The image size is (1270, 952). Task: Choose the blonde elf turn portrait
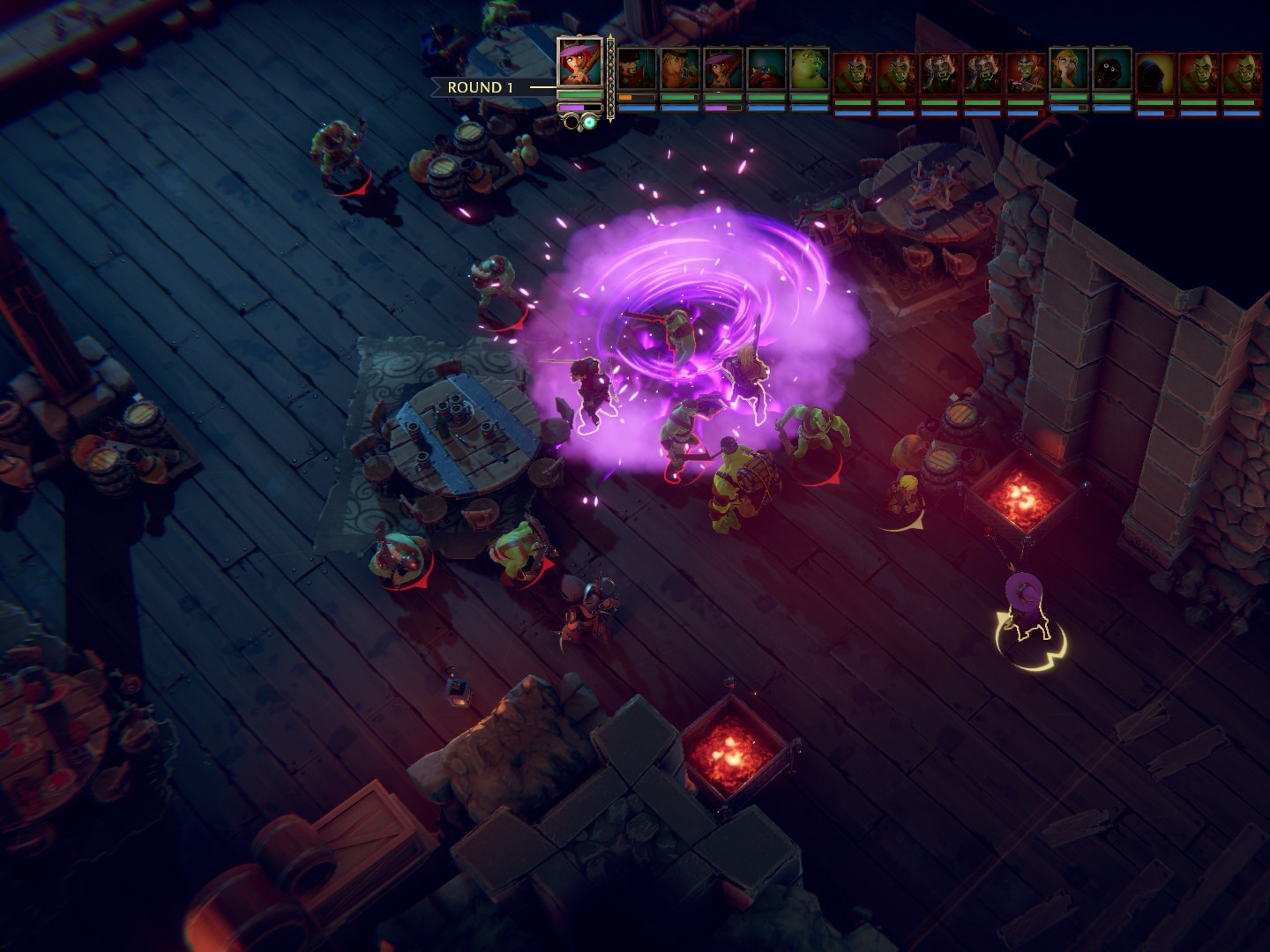pyautogui.click(x=1068, y=69)
